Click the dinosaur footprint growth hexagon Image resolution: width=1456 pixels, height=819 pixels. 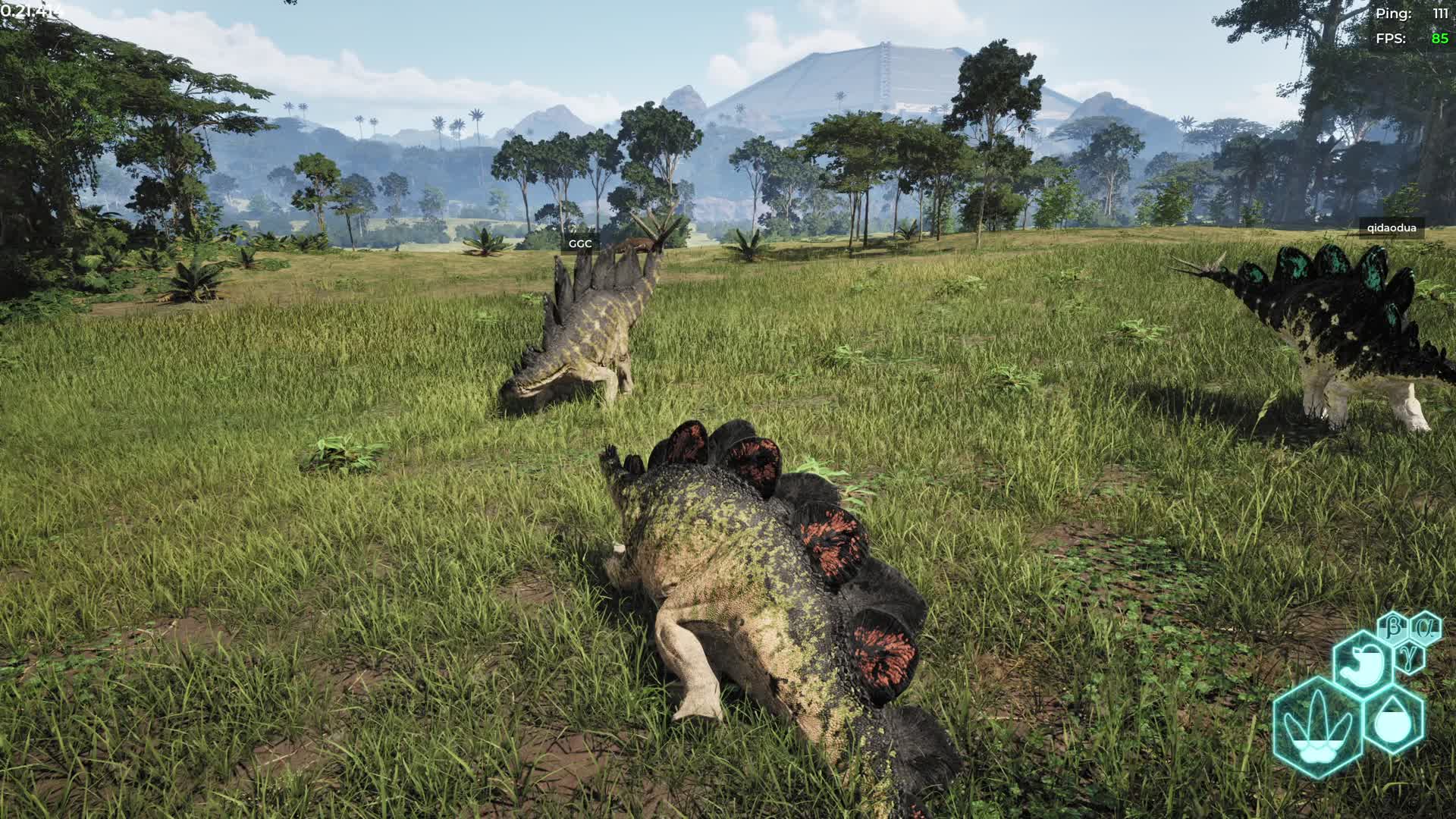click(1318, 726)
